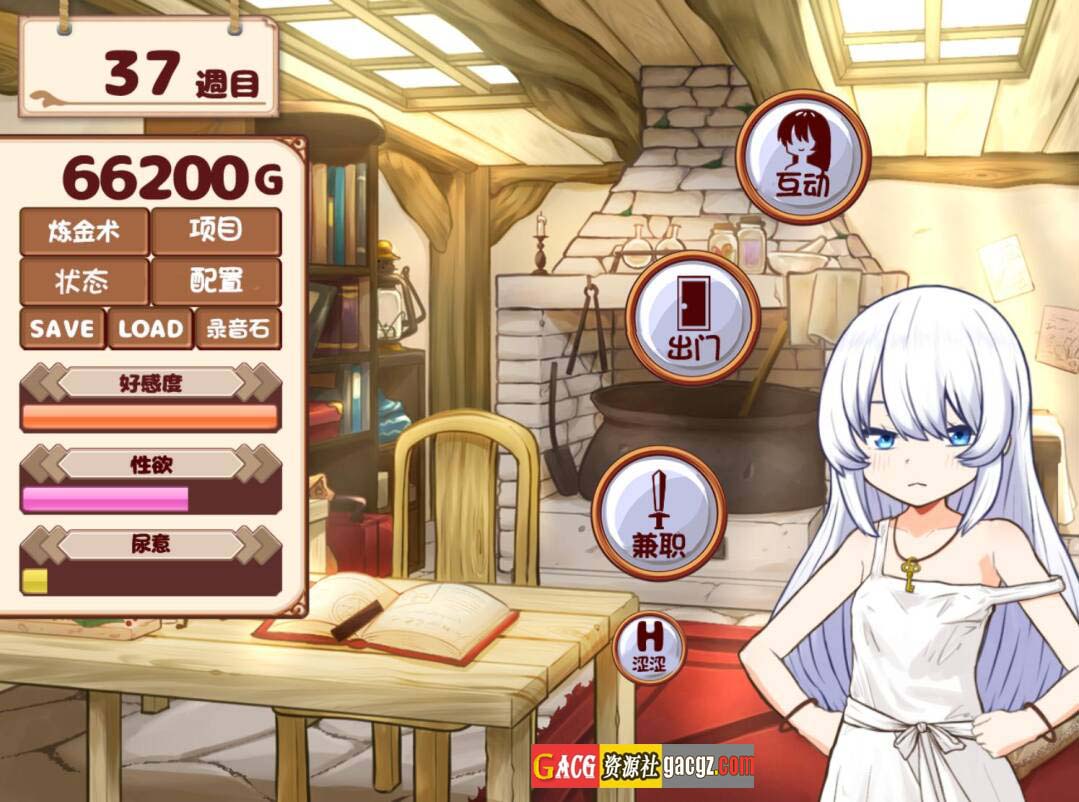The width and height of the screenshot is (1079, 802).
Task: Open the 配置 settings menu
Action: (216, 281)
